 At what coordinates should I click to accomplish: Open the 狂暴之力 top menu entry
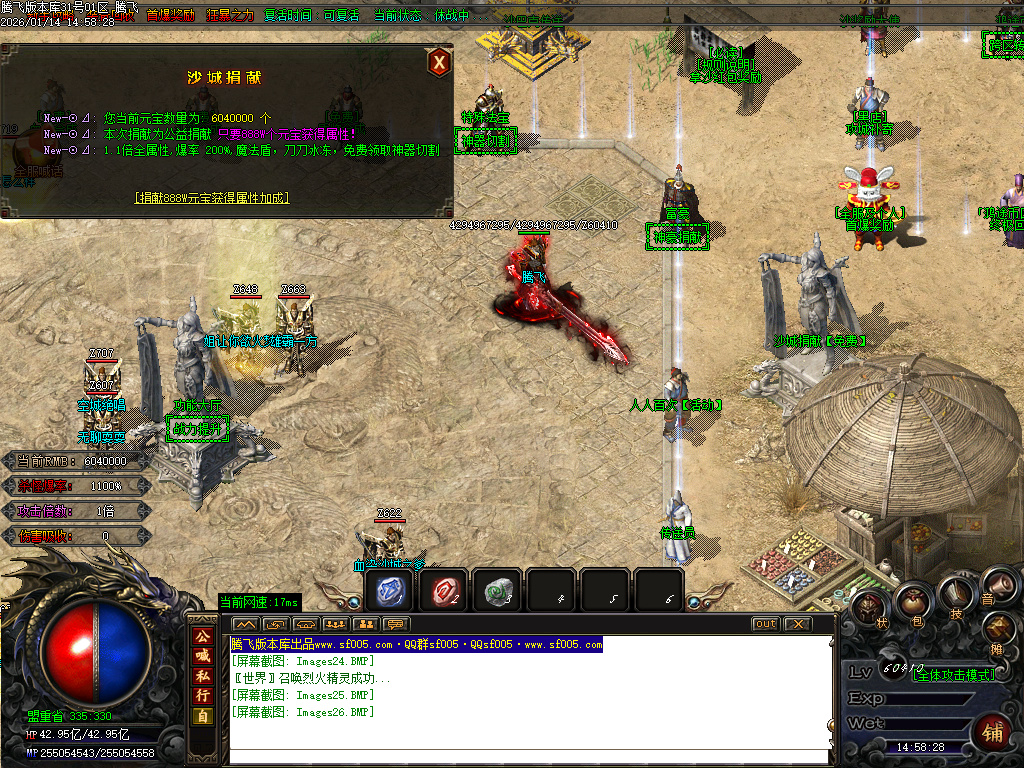(x=230, y=16)
